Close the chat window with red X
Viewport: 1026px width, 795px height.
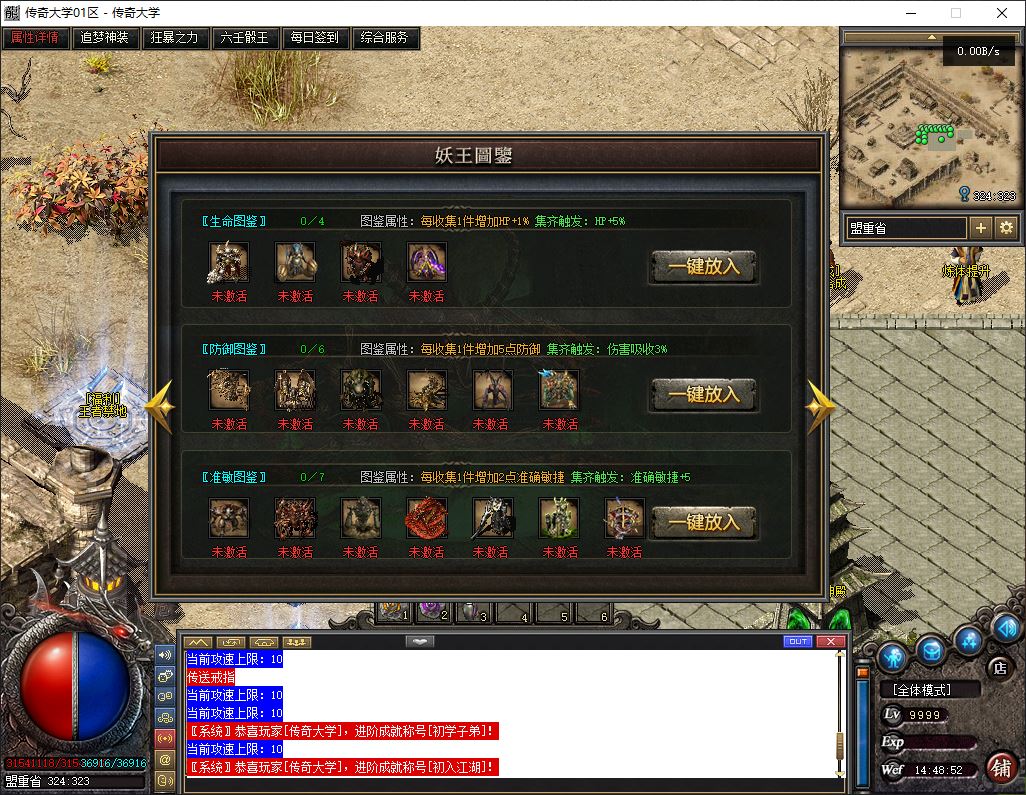(x=830, y=641)
